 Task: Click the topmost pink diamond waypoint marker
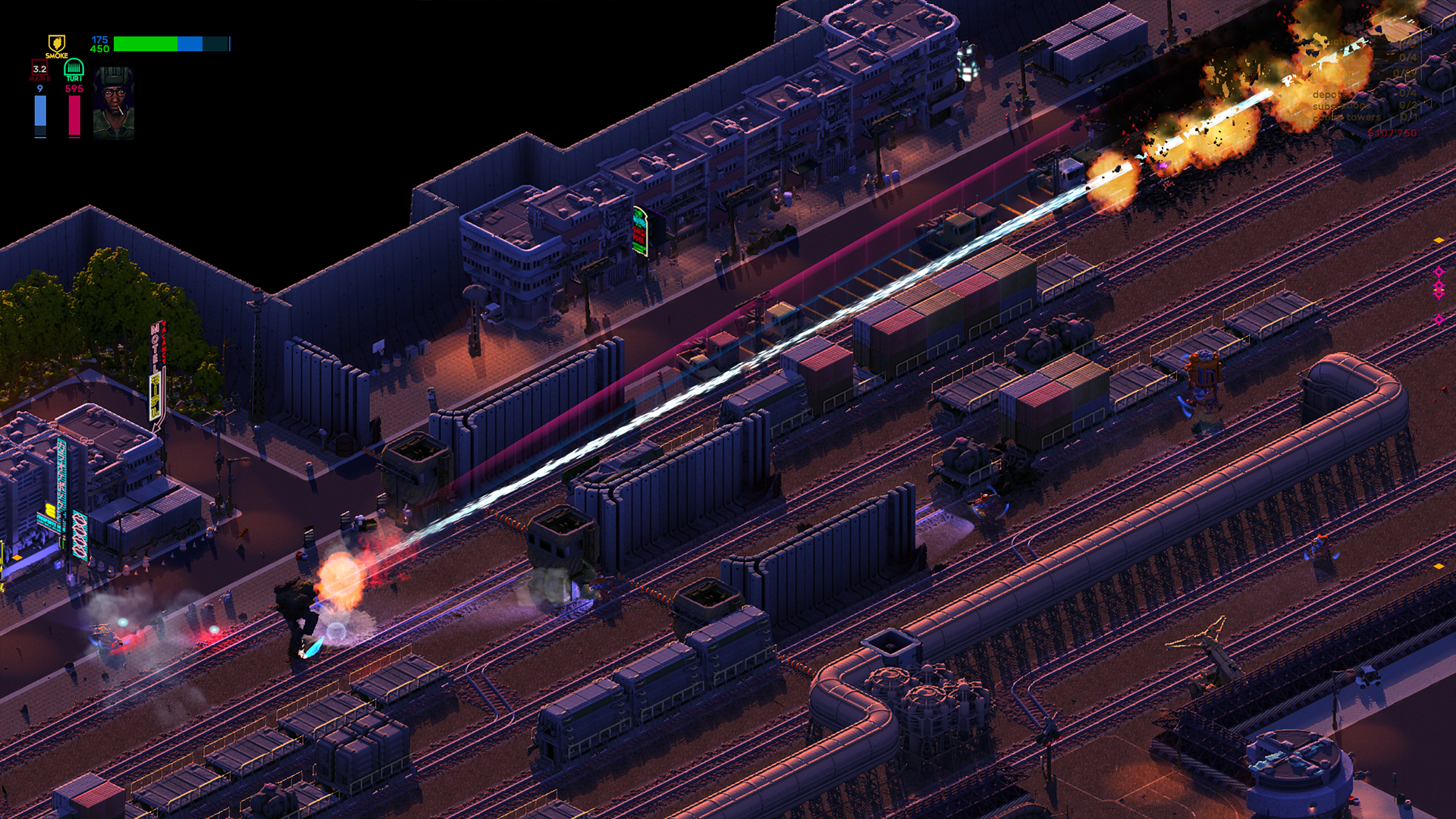(1439, 271)
